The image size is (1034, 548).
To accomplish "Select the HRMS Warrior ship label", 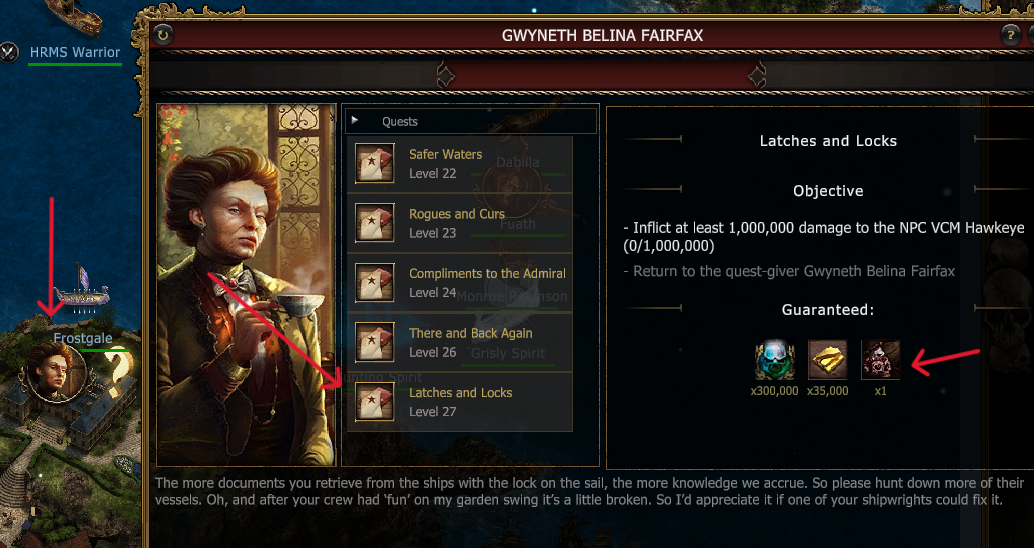I will 74,52.
